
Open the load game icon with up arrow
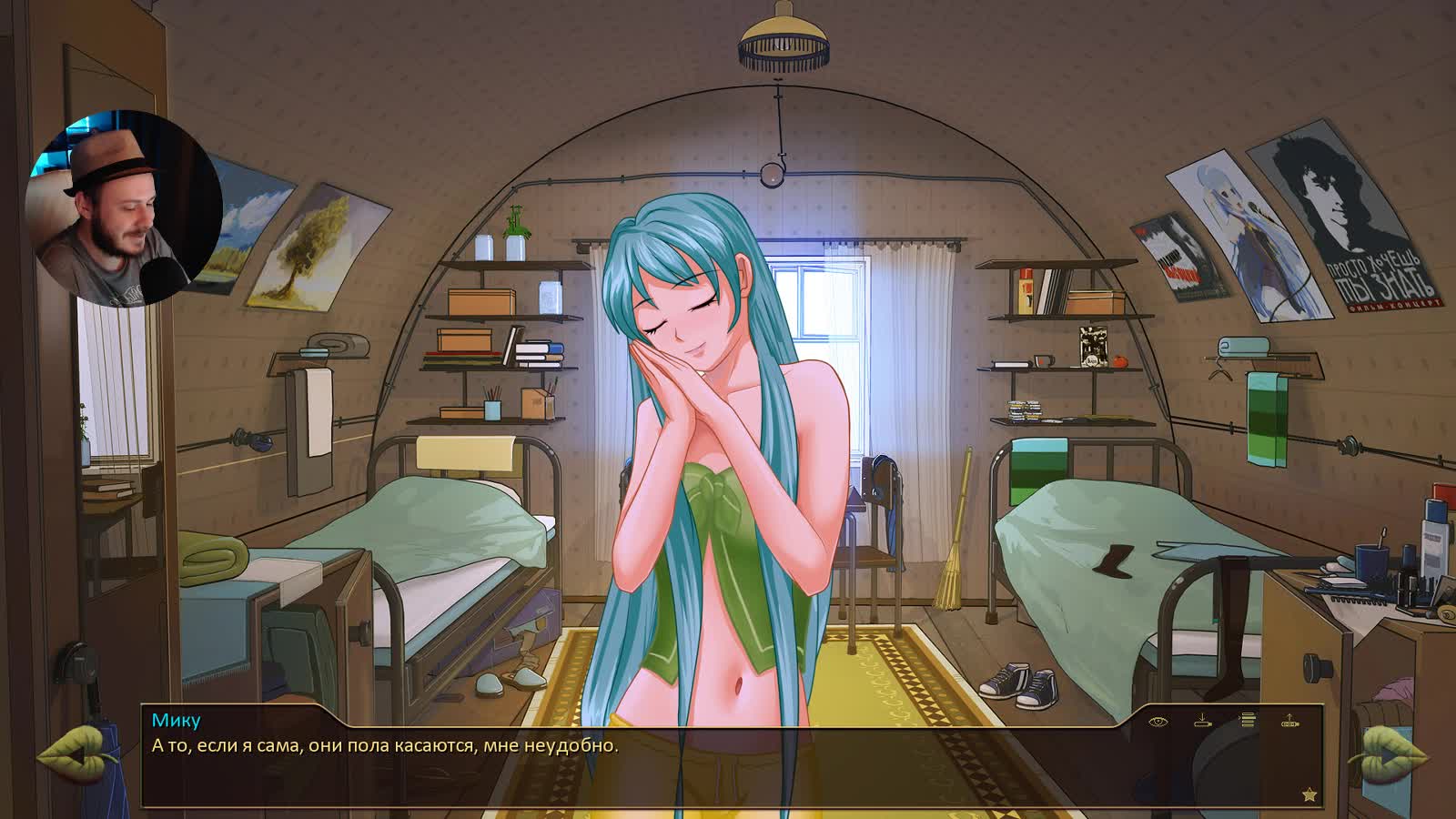click(x=1289, y=721)
